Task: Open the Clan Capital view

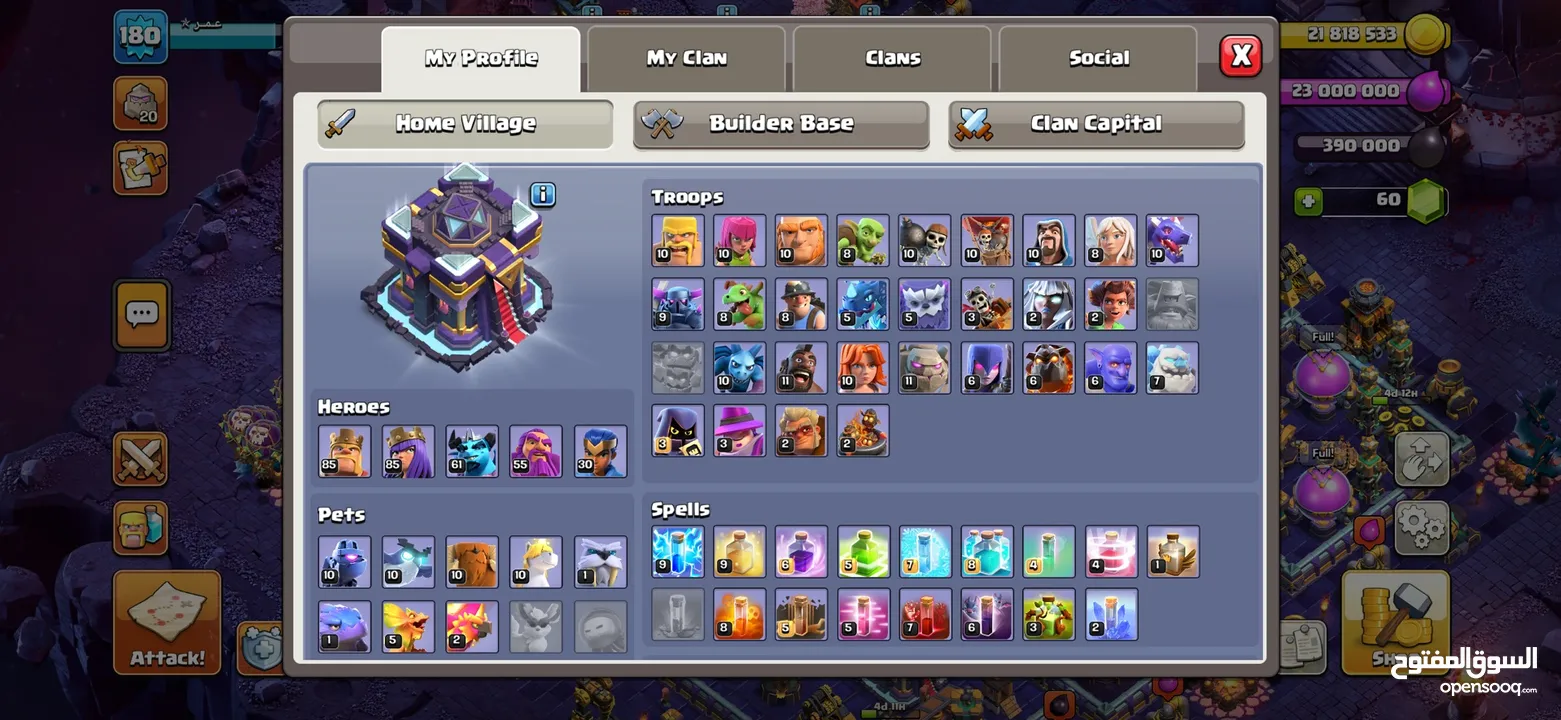Action: (x=1096, y=123)
